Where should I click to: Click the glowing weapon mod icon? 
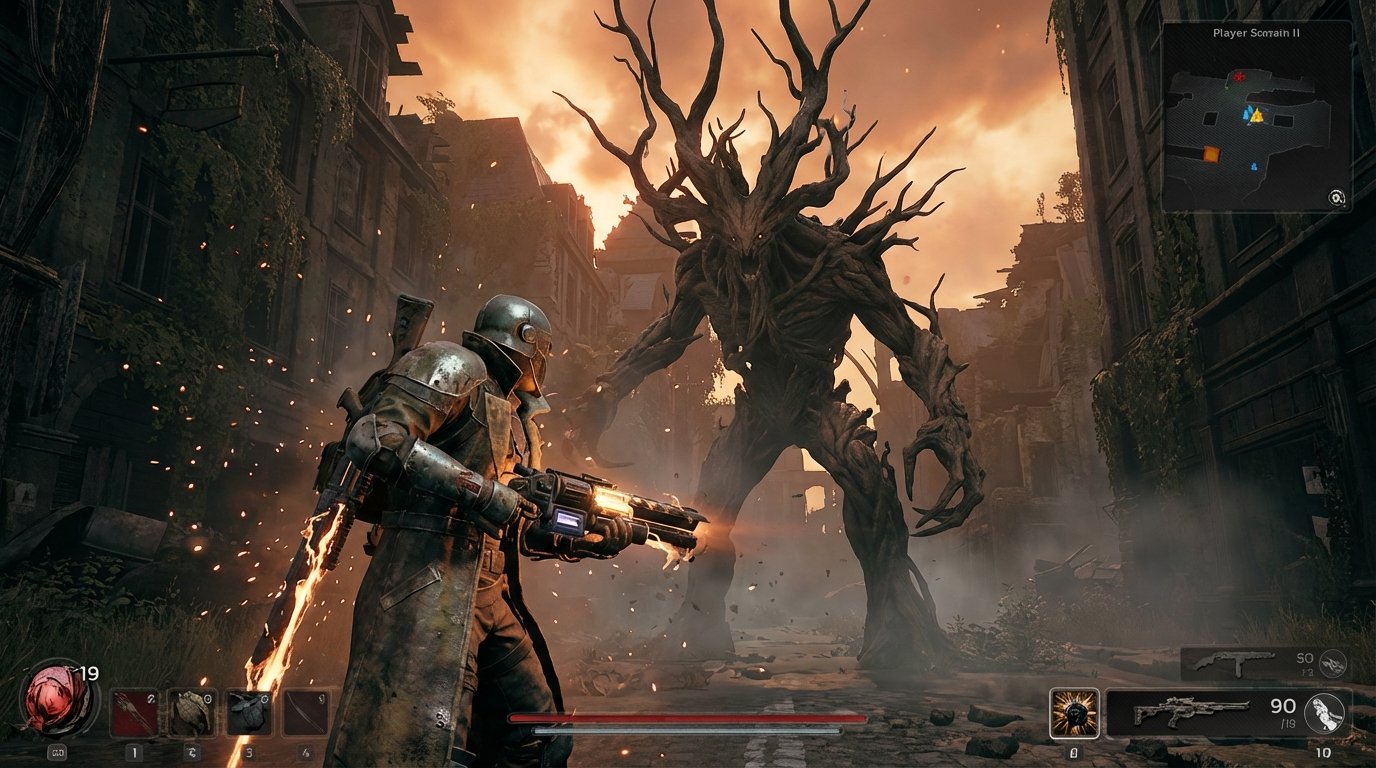(x=1074, y=711)
